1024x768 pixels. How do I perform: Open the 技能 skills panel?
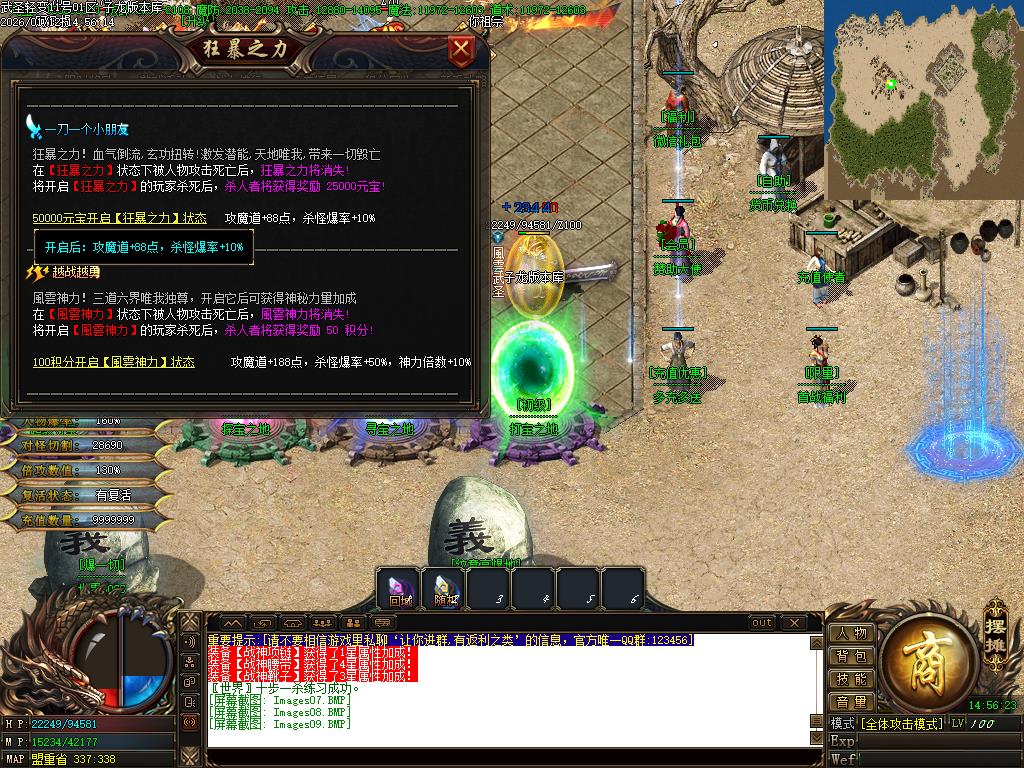coord(851,679)
